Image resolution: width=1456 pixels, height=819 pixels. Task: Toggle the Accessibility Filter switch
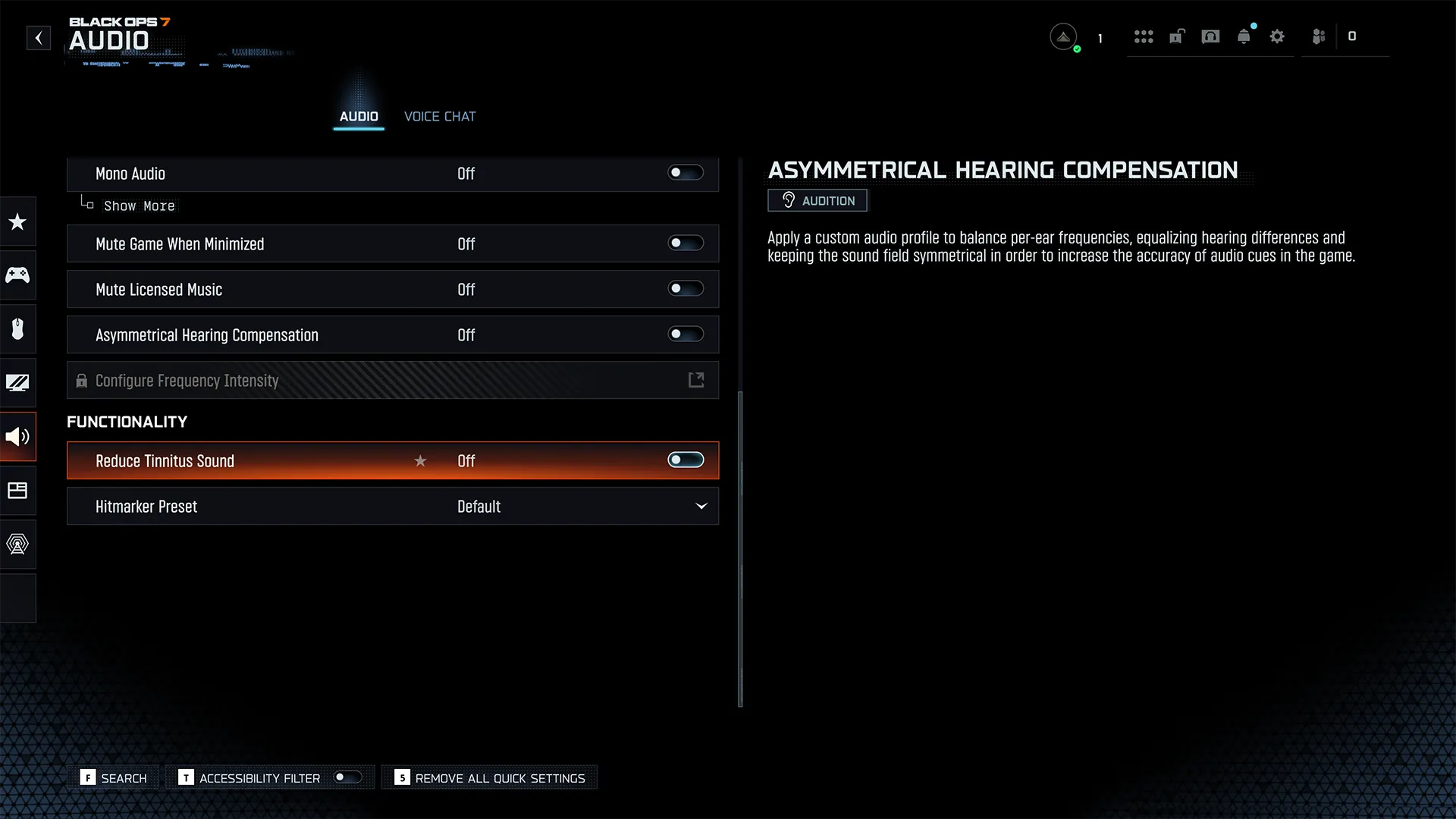[347, 777]
